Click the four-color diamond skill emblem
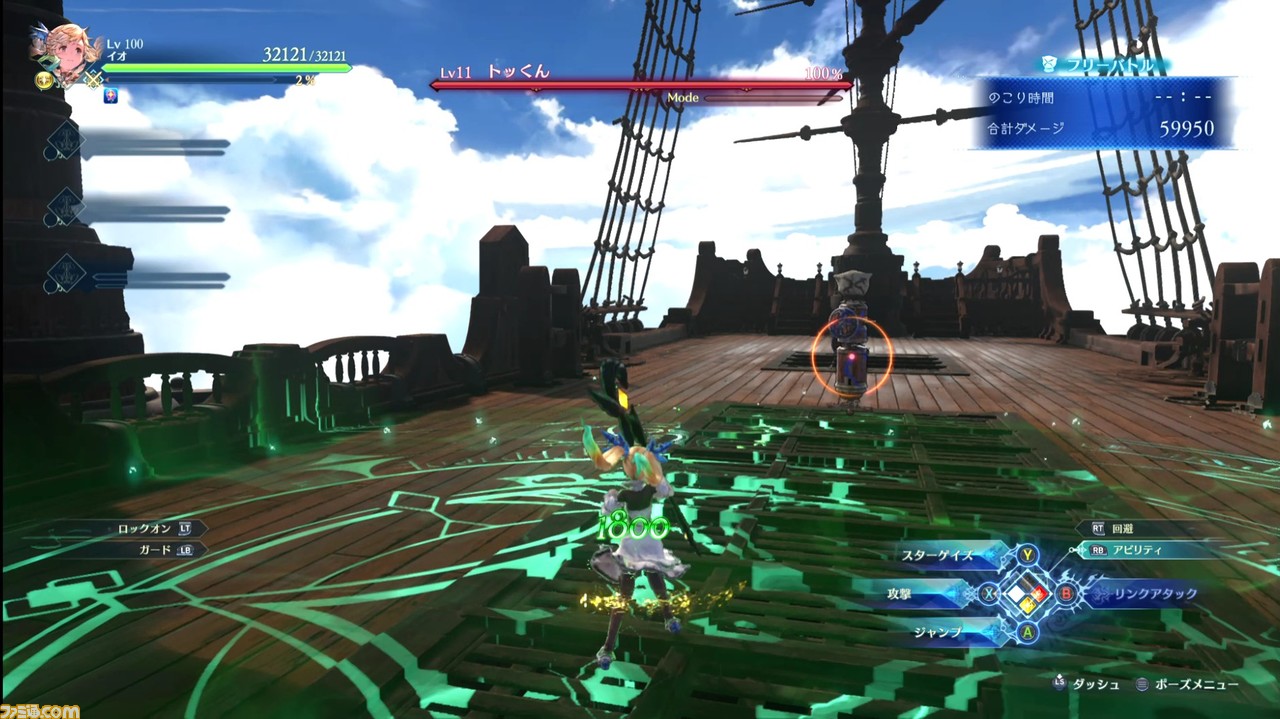Viewport: 1280px width, 719px height. (1029, 594)
